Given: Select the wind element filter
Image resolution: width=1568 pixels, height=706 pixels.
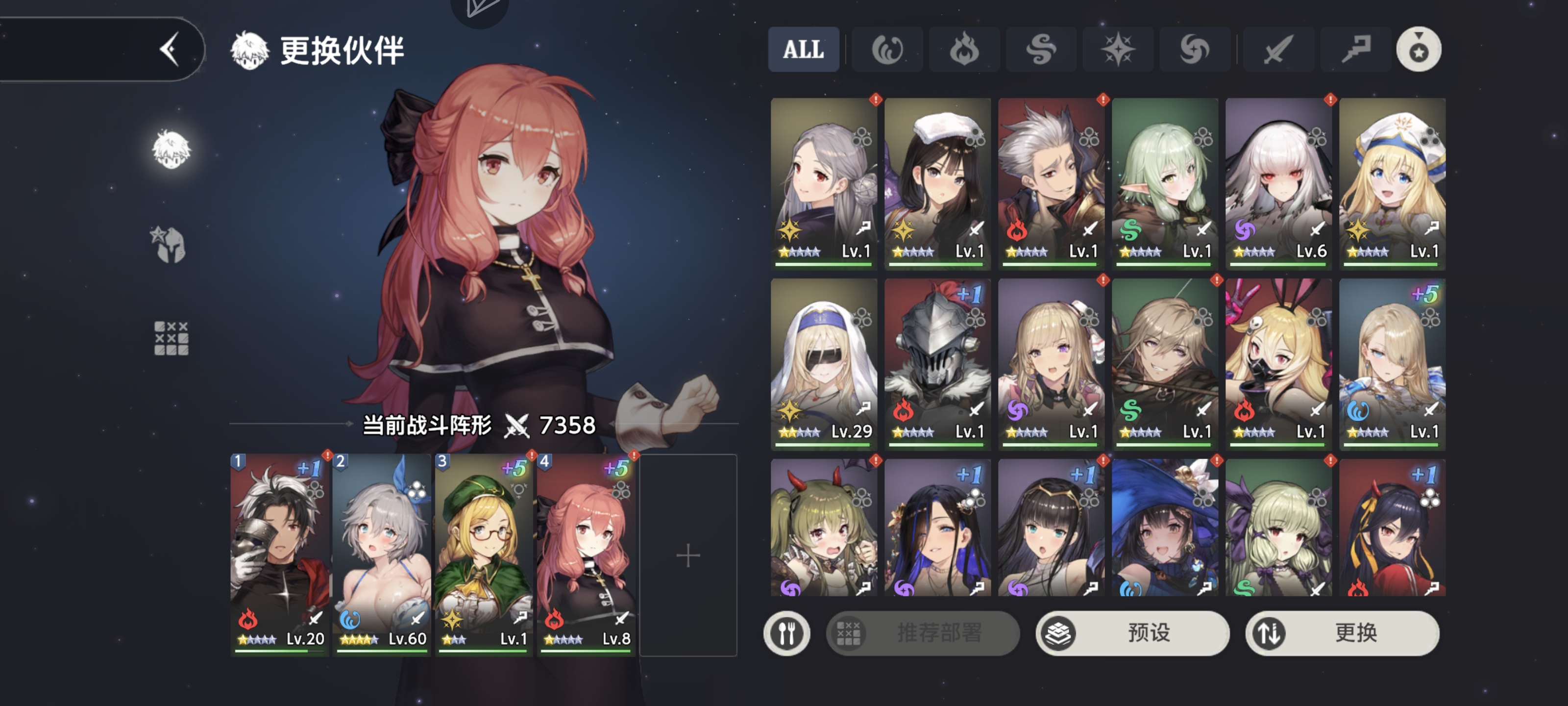Looking at the screenshot, I should pos(1041,50).
